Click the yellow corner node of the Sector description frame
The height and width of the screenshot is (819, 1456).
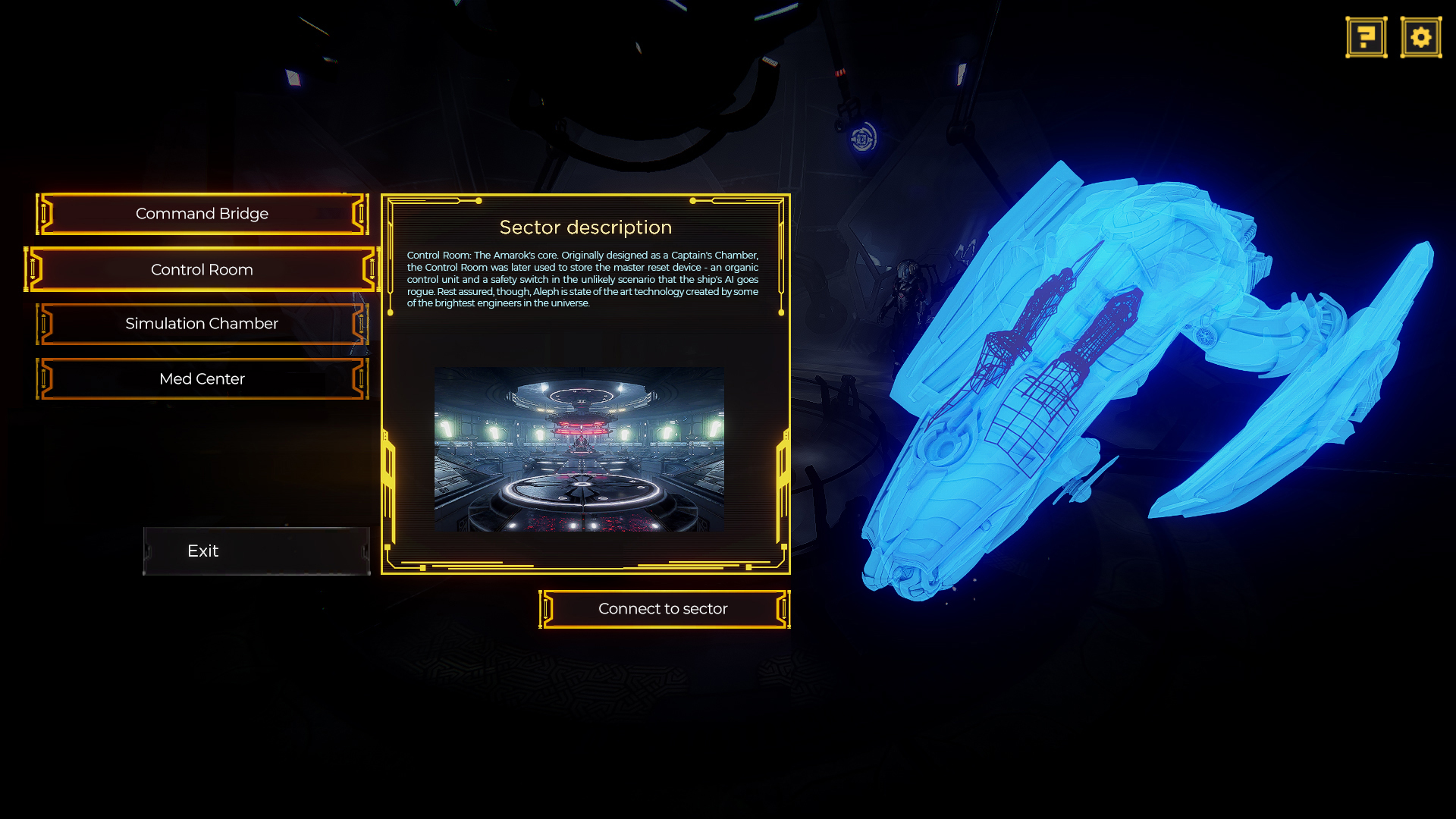478,201
